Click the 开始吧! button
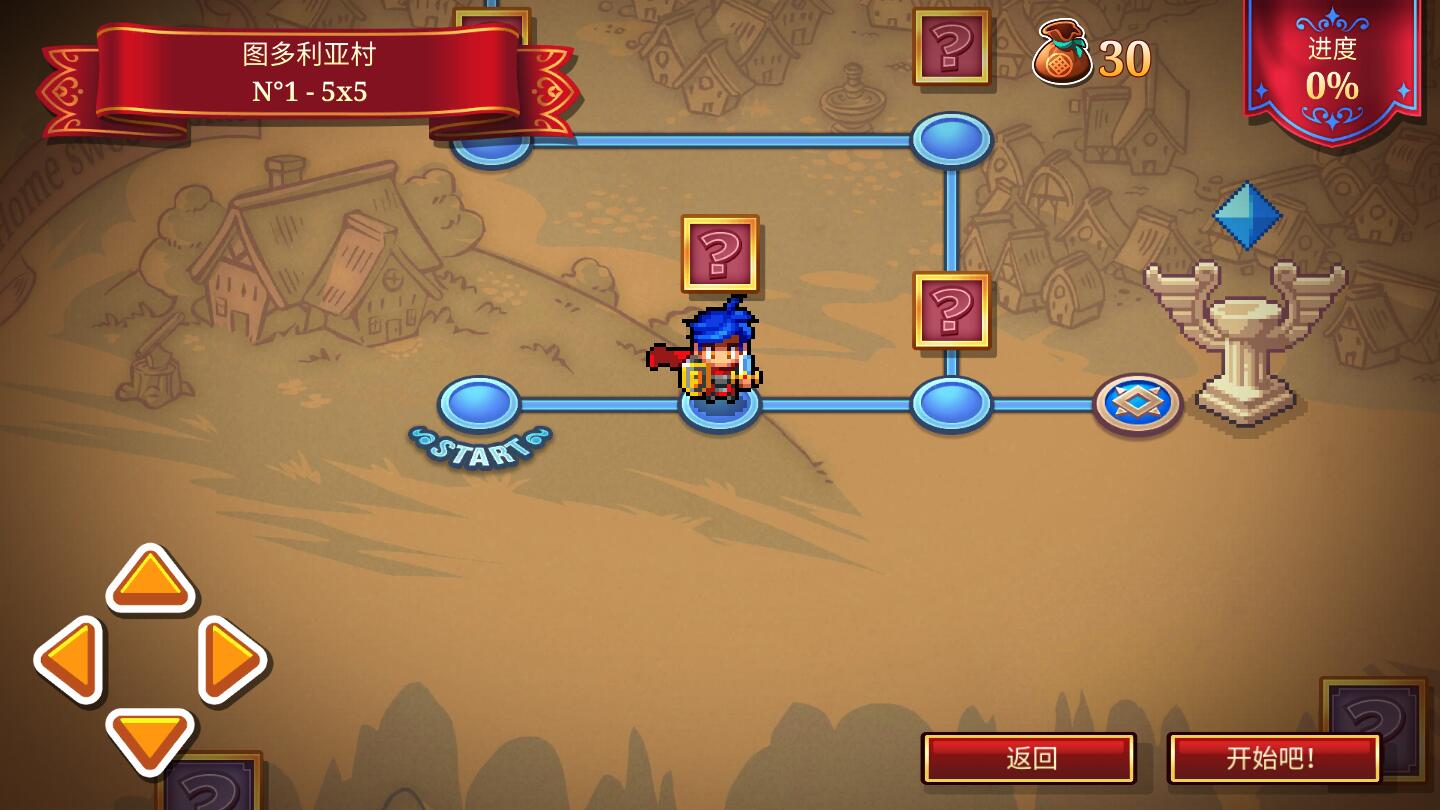This screenshot has width=1440, height=810. click(1275, 757)
